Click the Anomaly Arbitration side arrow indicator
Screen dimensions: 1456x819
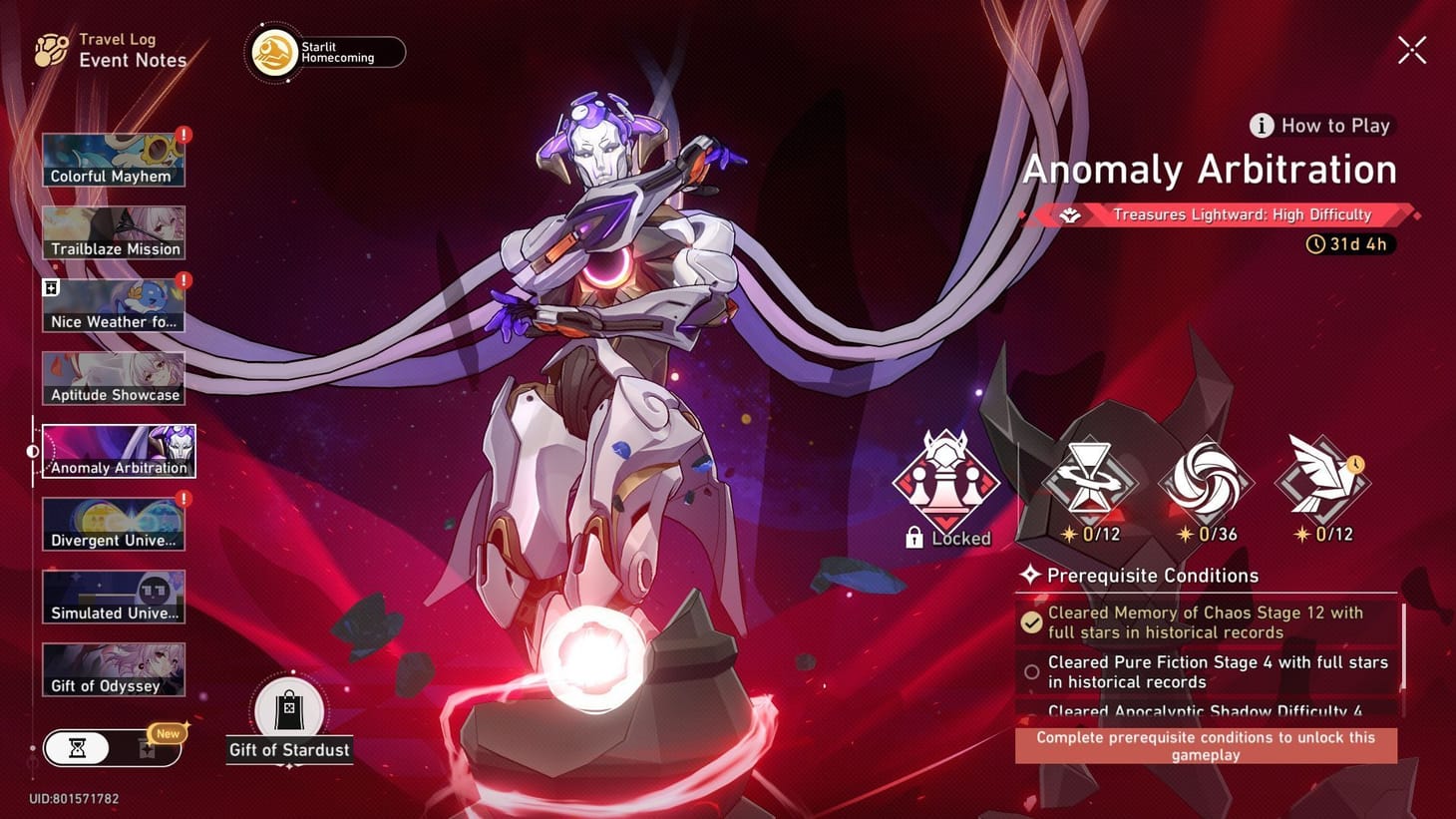coord(31,451)
